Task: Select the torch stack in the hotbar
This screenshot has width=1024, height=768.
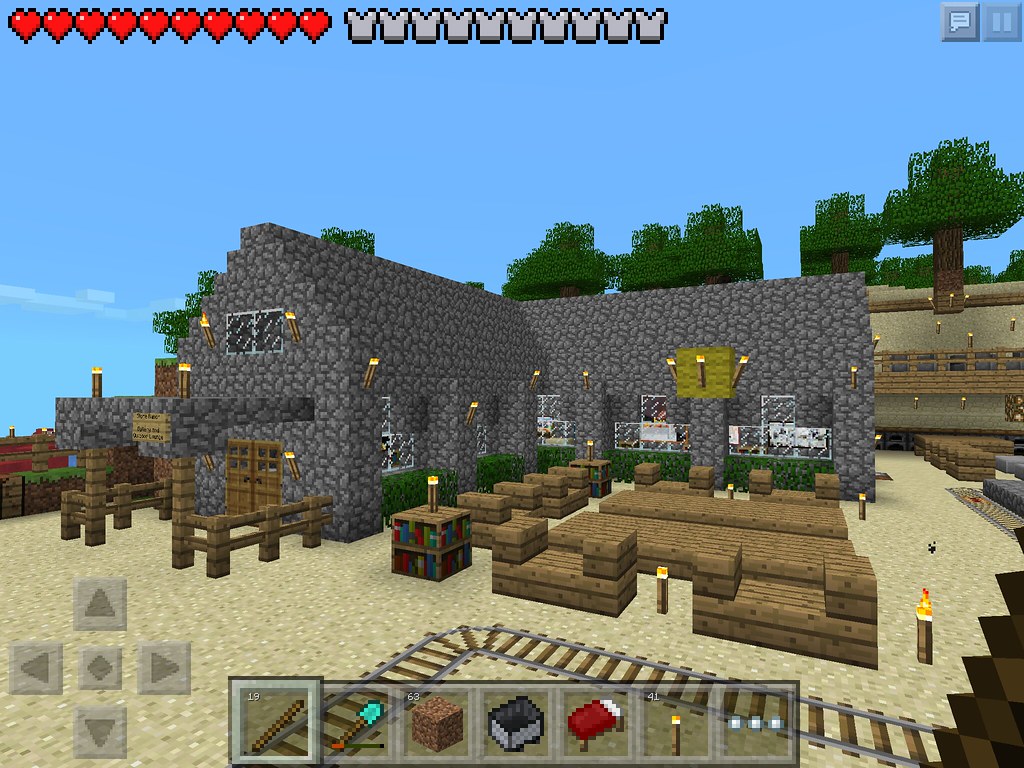Action: 676,720
